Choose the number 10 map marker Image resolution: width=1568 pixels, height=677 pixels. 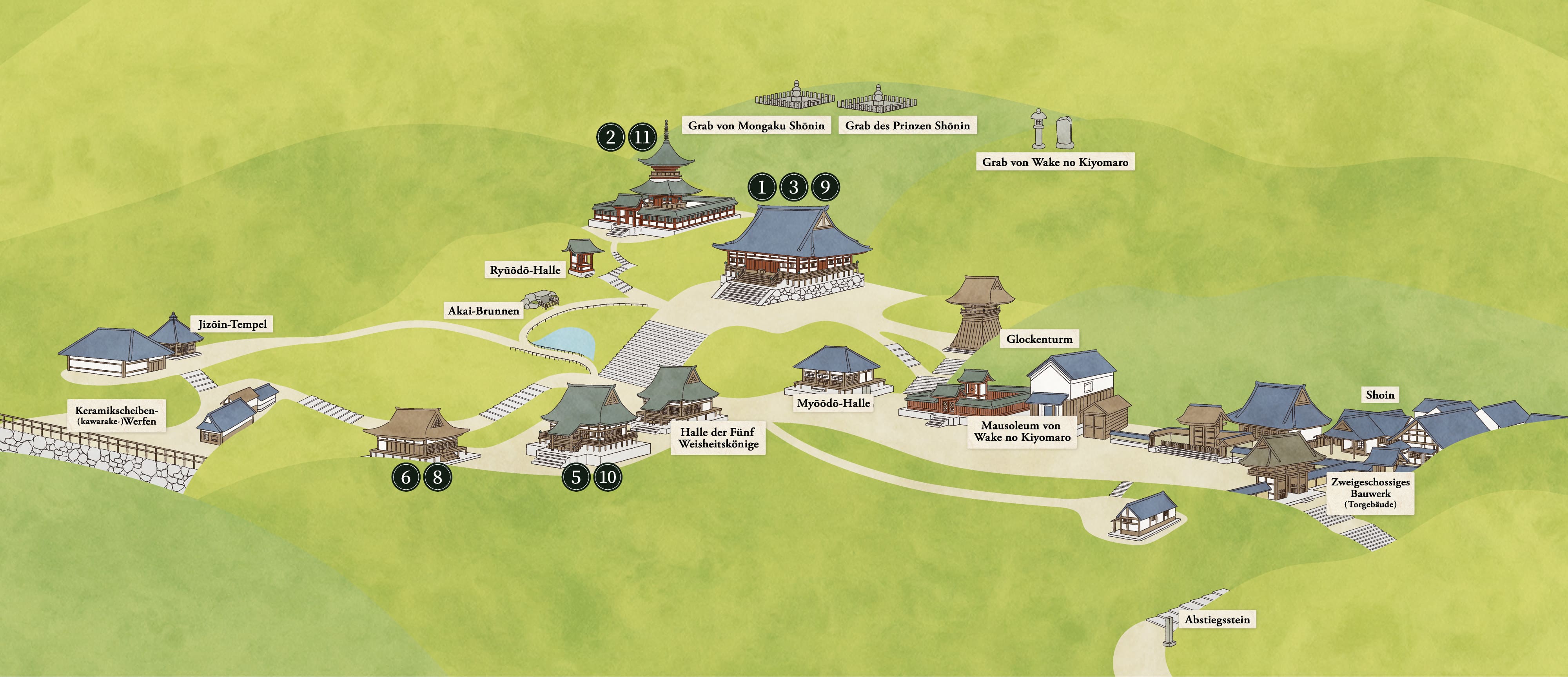click(608, 478)
